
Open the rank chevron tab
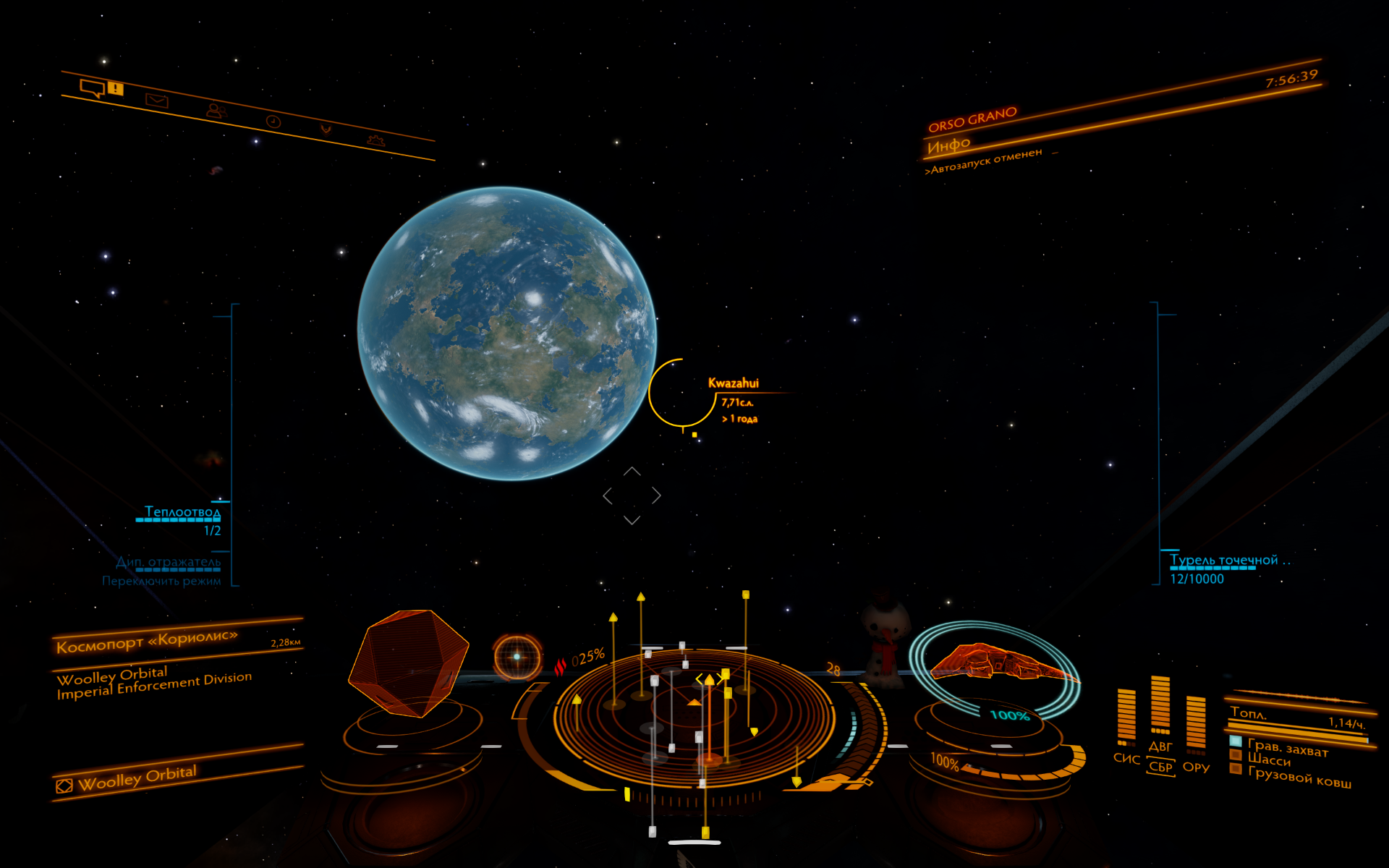(326, 129)
